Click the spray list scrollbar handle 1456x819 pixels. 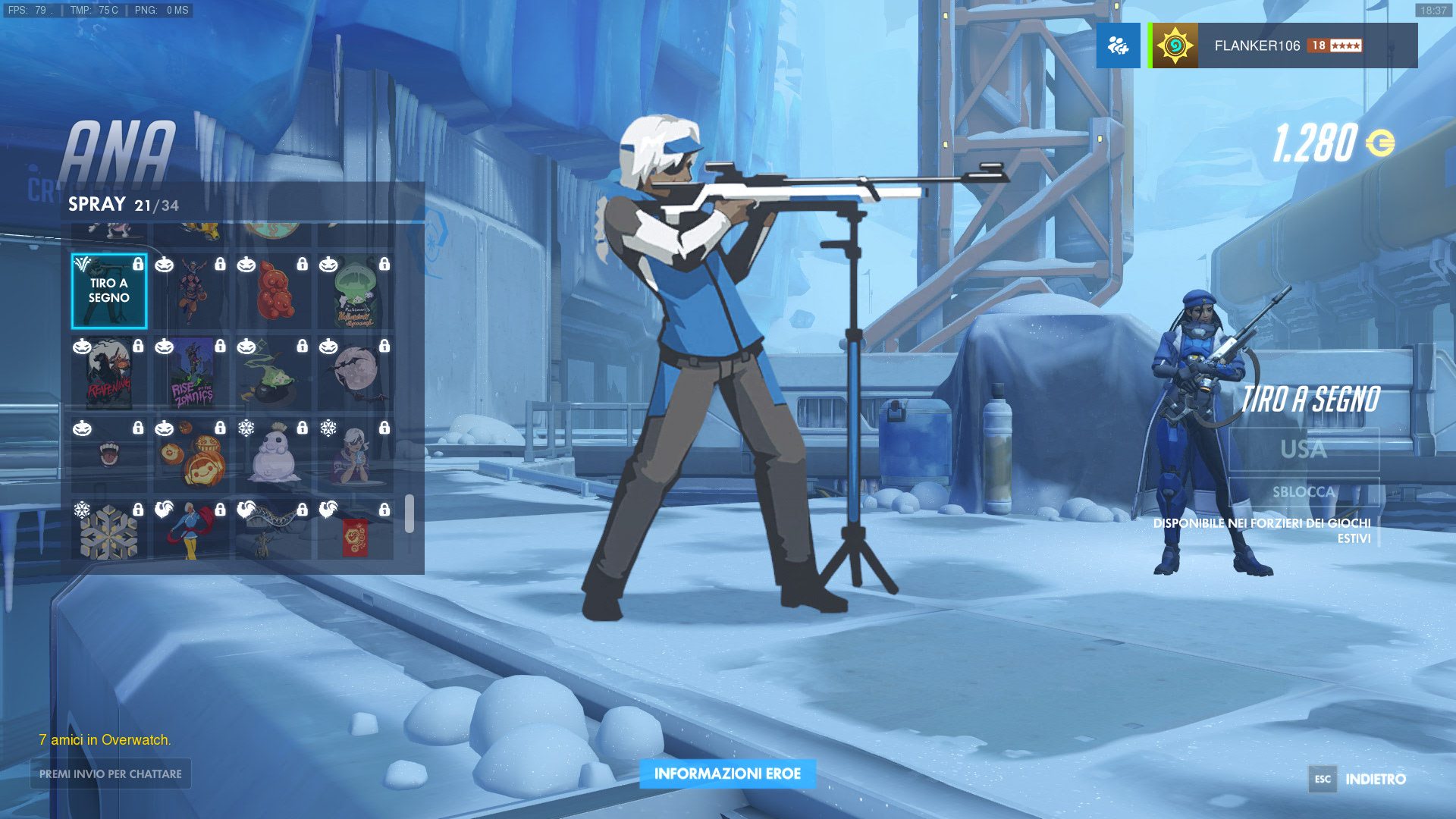click(409, 514)
